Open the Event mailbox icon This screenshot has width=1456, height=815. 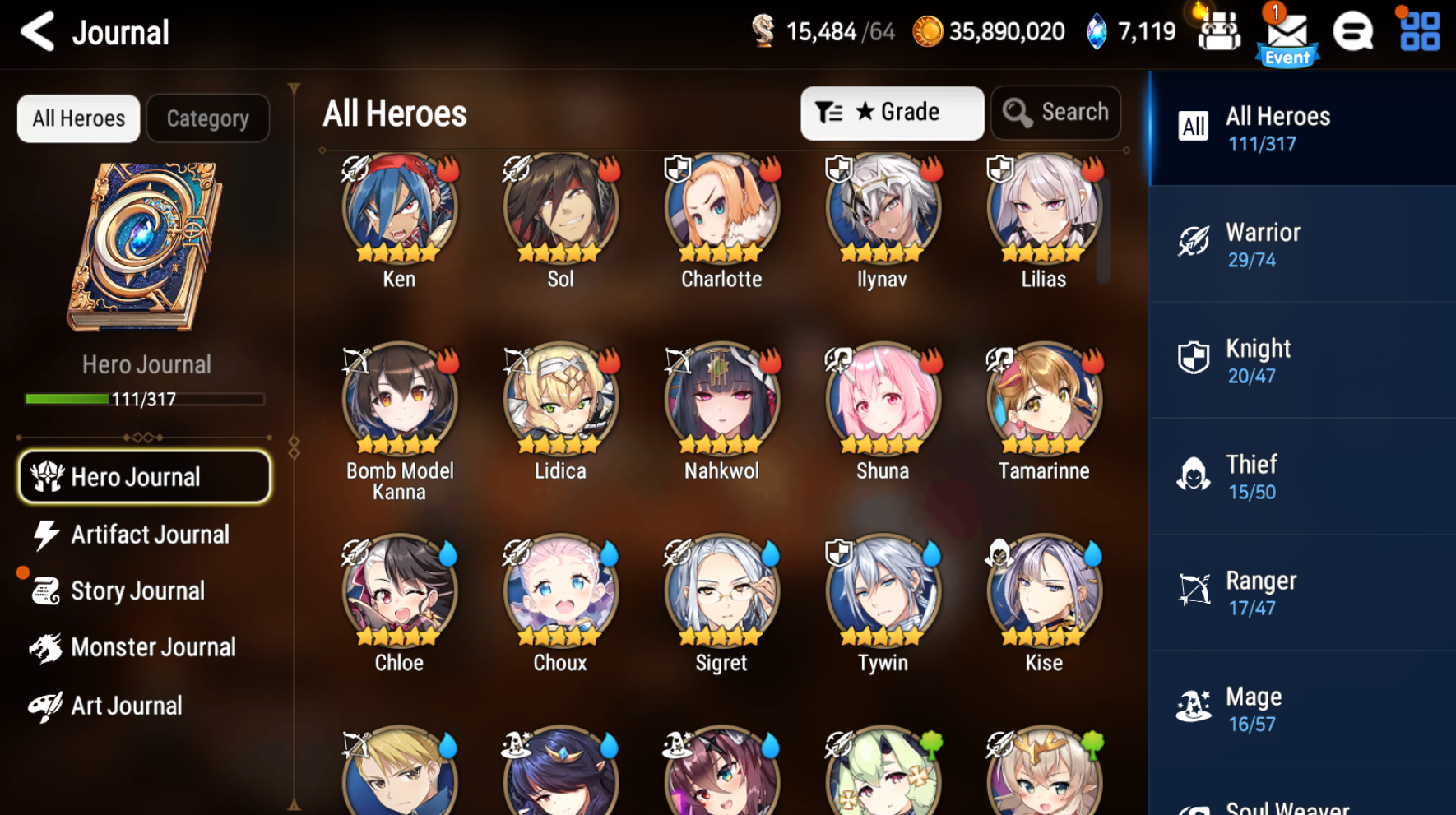point(1287,33)
